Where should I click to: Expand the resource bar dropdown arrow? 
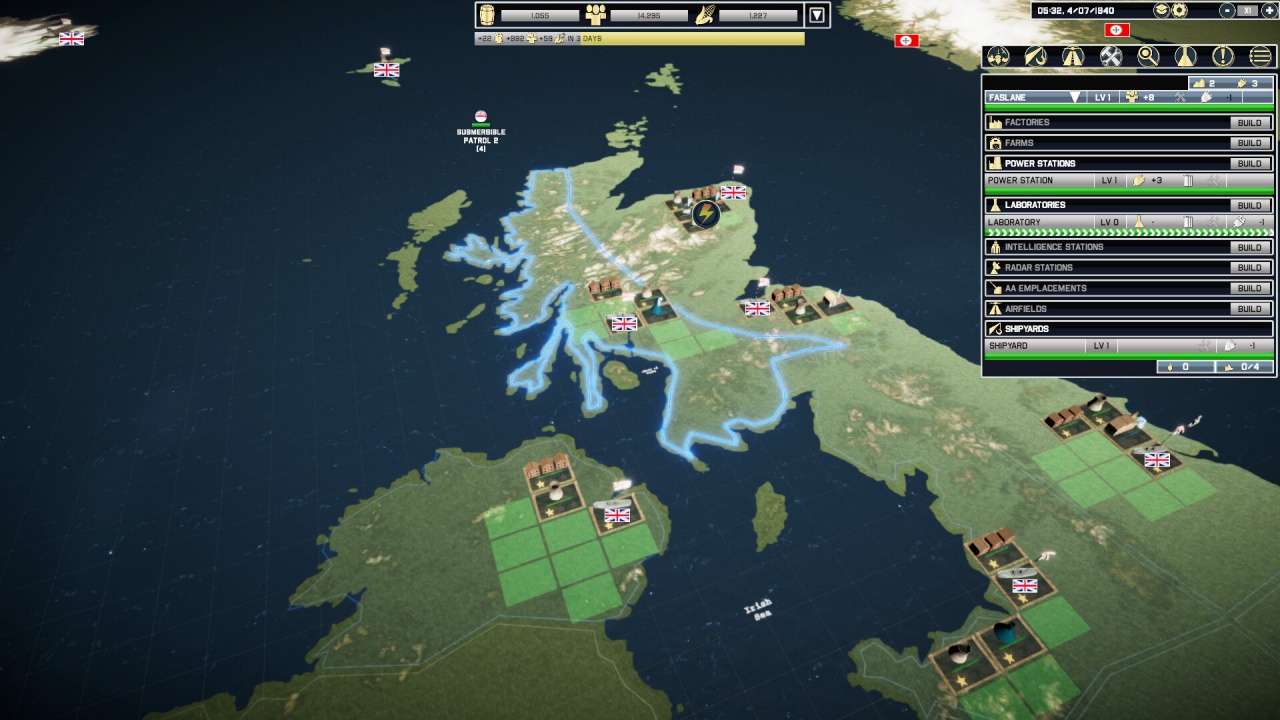pyautogui.click(x=818, y=15)
